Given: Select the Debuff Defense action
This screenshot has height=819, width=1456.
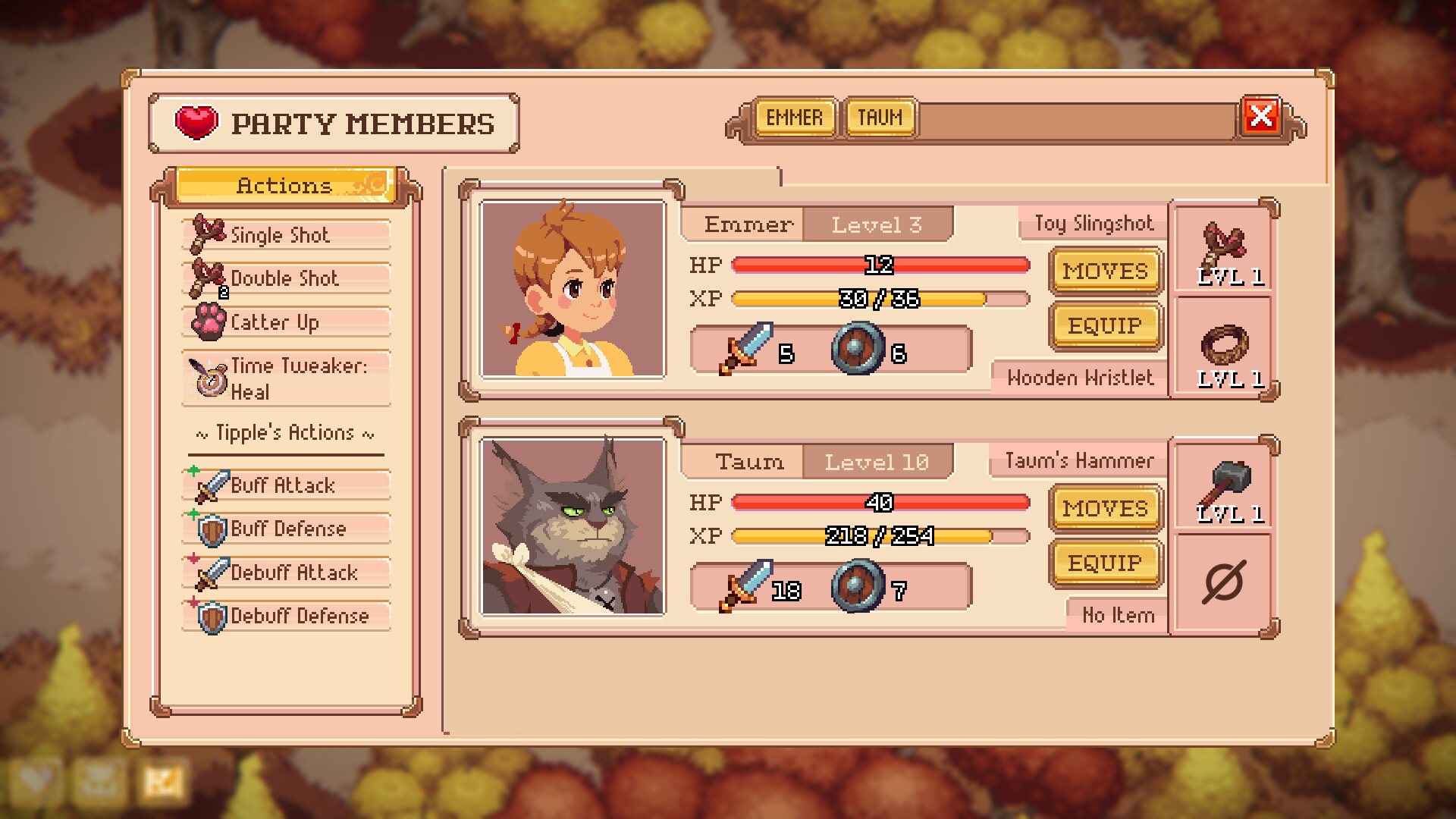Looking at the screenshot, I should [x=286, y=616].
